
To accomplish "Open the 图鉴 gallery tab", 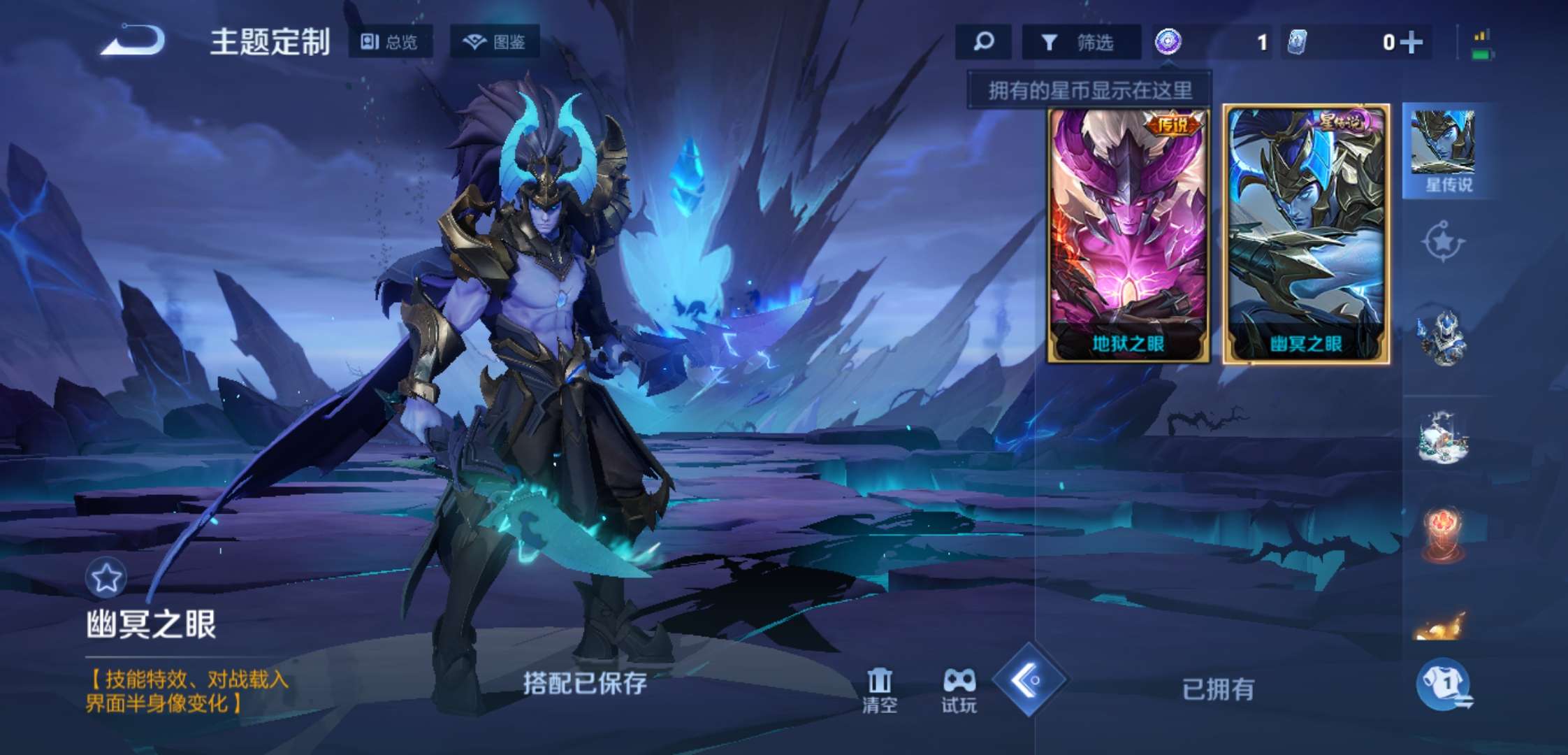I will point(495,42).
